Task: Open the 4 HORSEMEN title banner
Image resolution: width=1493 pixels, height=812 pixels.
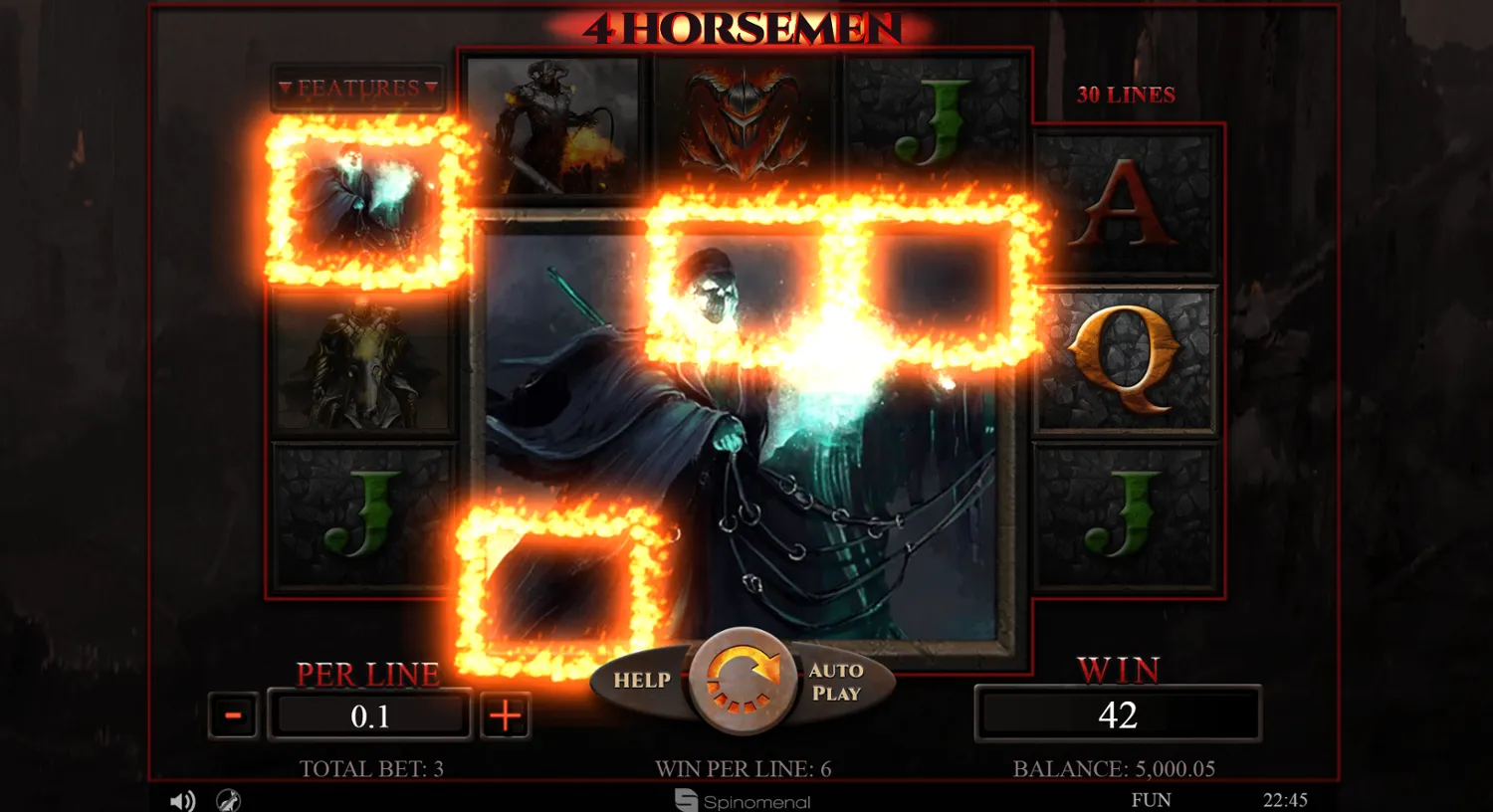Action: point(745,30)
